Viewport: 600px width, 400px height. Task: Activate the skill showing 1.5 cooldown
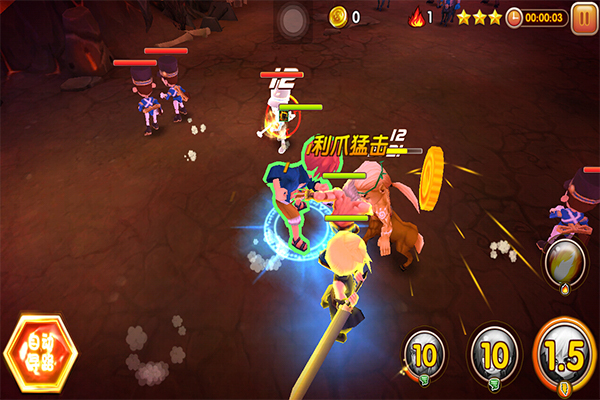point(565,354)
